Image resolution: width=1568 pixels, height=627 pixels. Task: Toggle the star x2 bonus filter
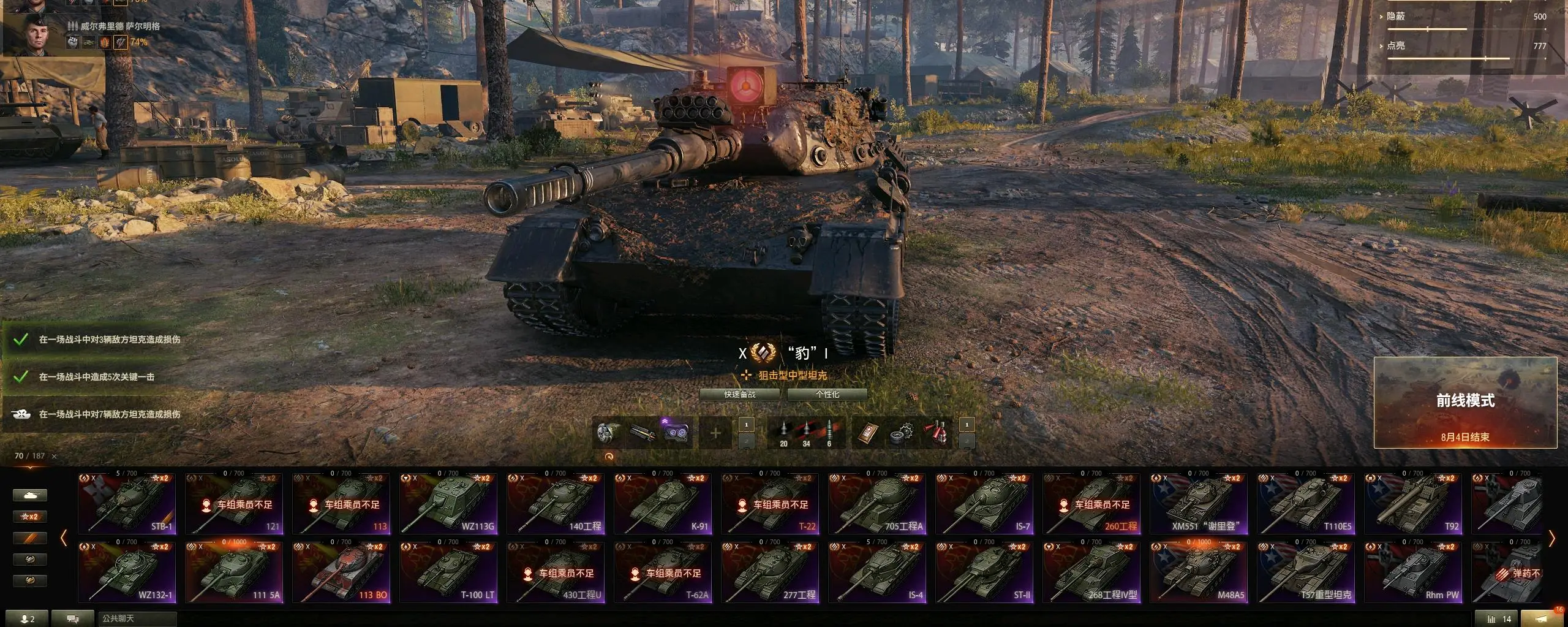coord(29,517)
